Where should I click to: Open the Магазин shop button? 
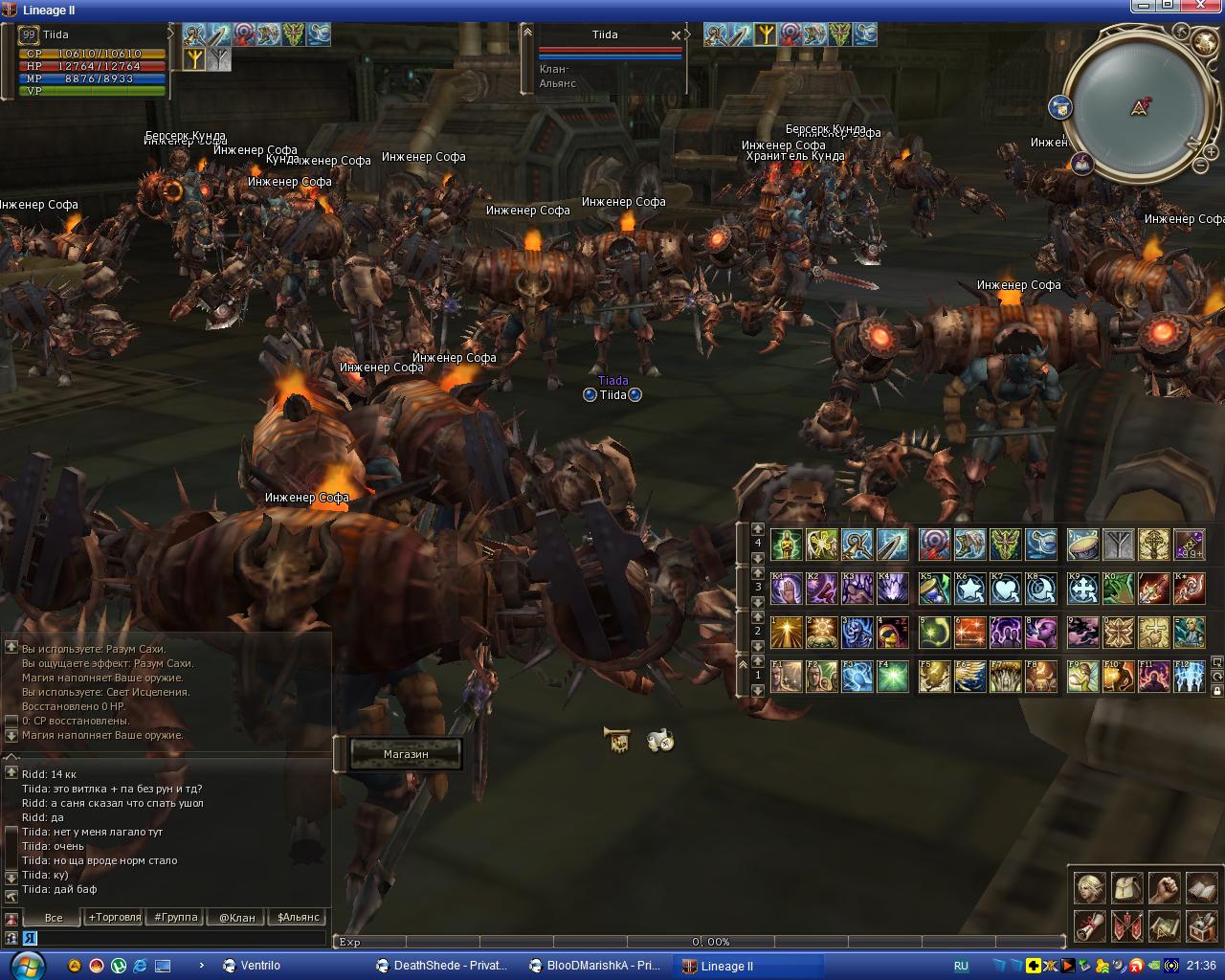click(406, 754)
